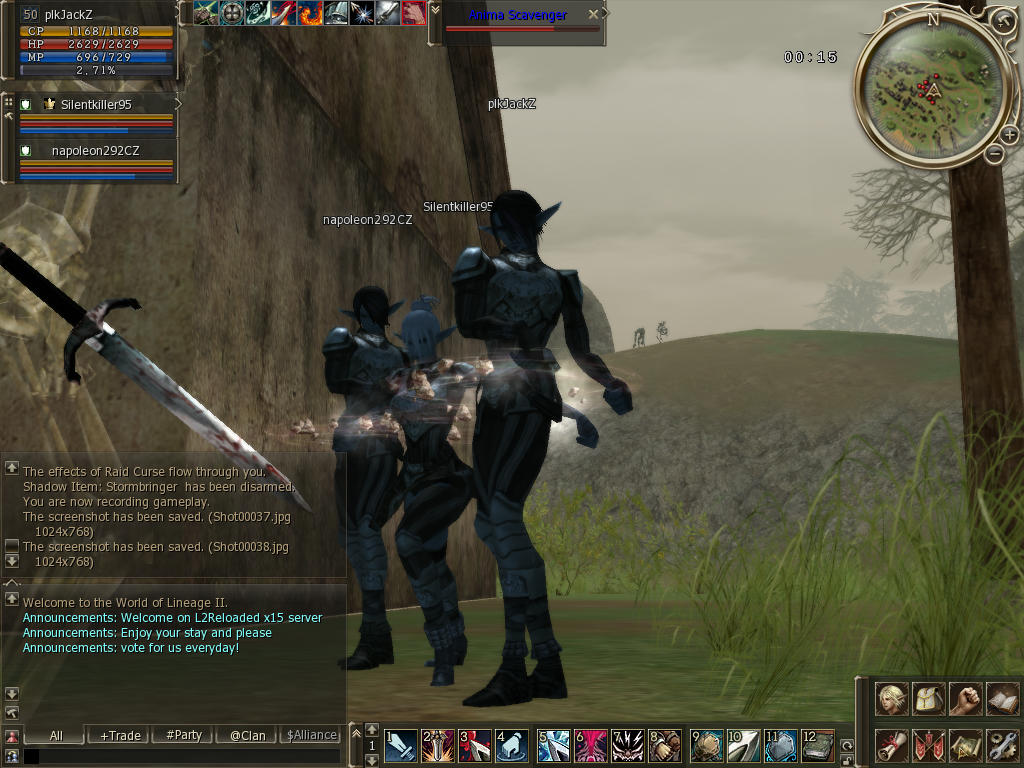Open the $Alliance chat tab

tap(312, 735)
